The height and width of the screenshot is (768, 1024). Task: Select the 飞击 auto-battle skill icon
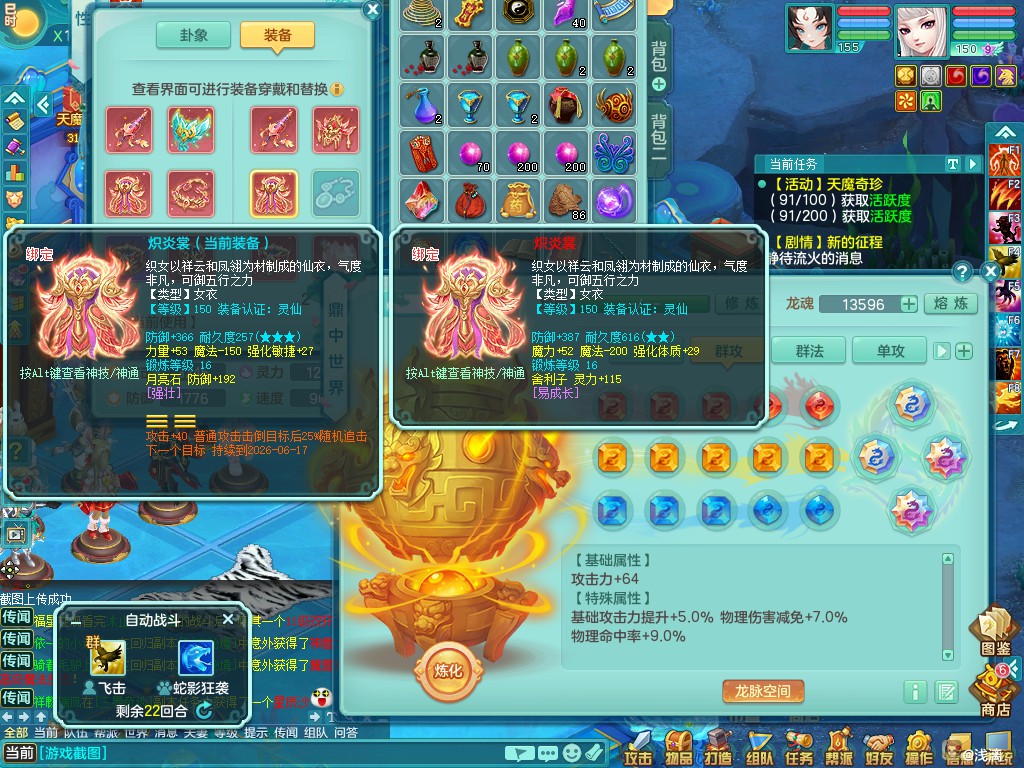tap(107, 658)
